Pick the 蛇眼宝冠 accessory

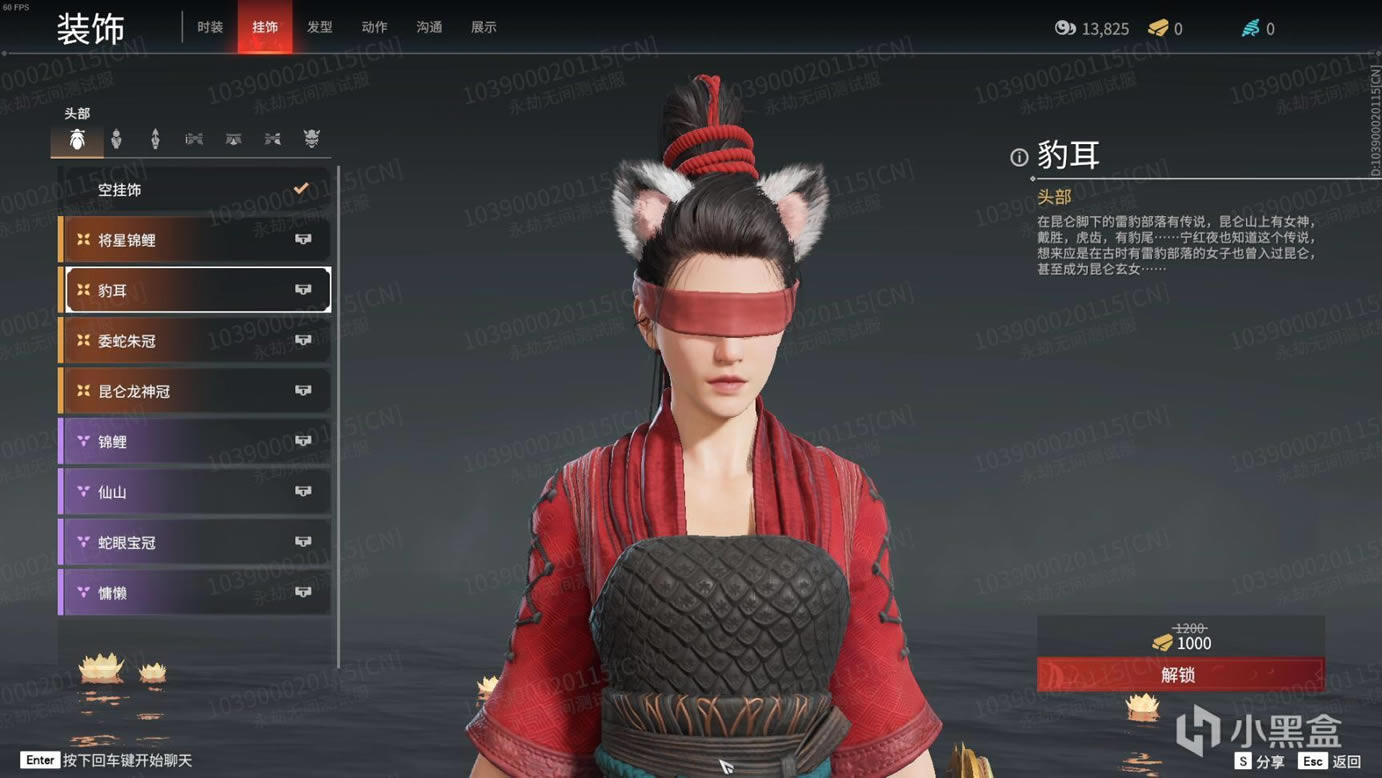pyautogui.click(x=195, y=542)
